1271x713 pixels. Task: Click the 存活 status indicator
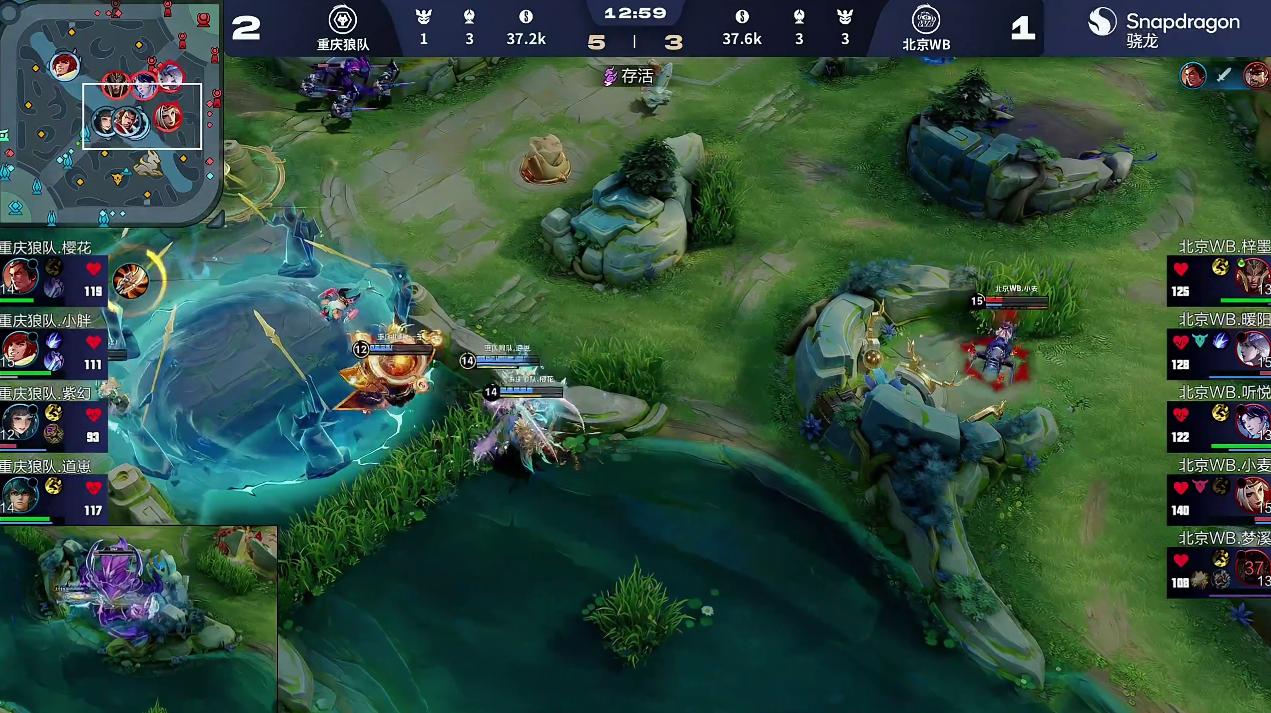pyautogui.click(x=628, y=75)
